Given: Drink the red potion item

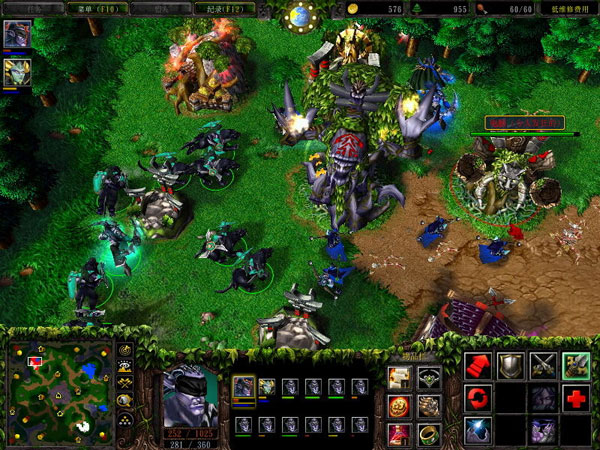Looking at the screenshot, I should [x=400, y=433].
